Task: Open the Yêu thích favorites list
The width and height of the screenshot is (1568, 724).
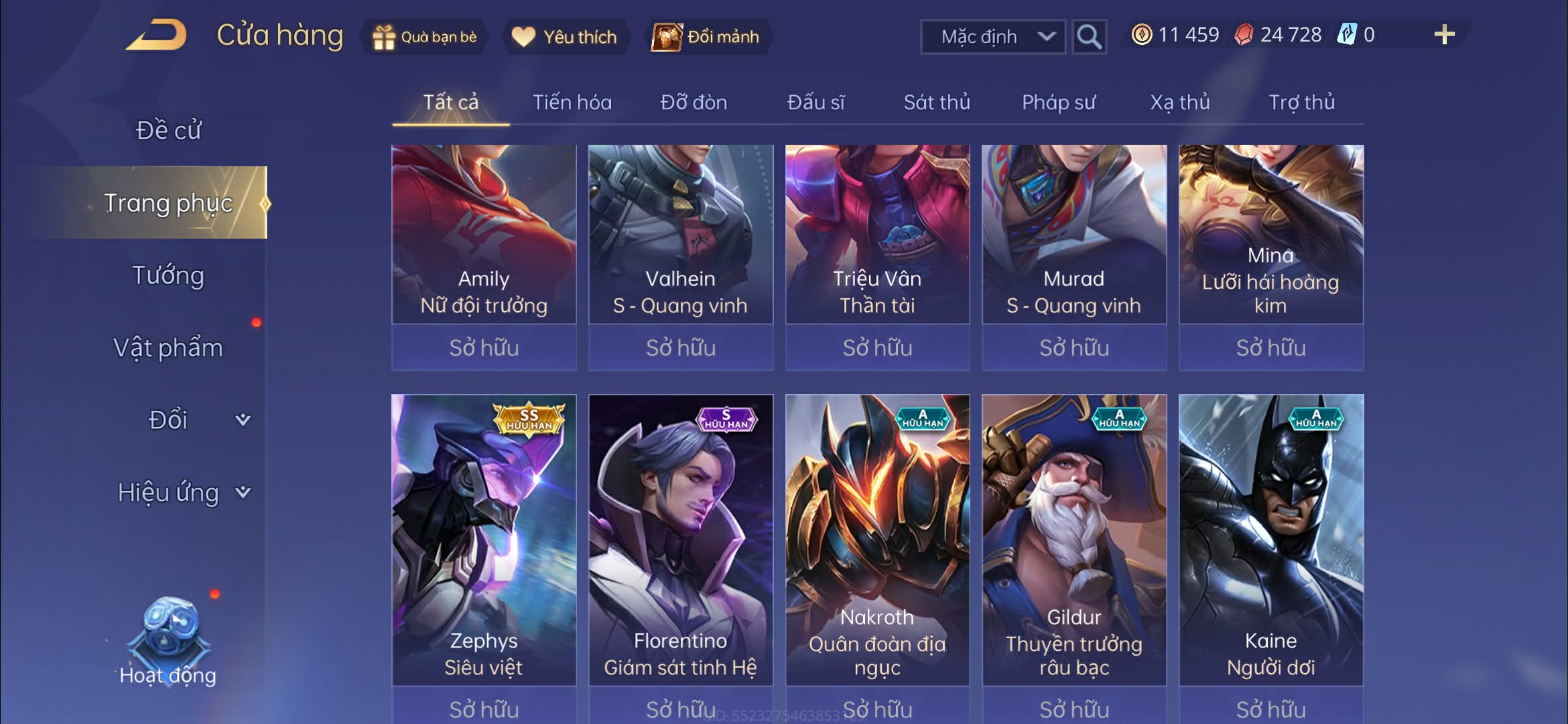Action: pos(564,37)
